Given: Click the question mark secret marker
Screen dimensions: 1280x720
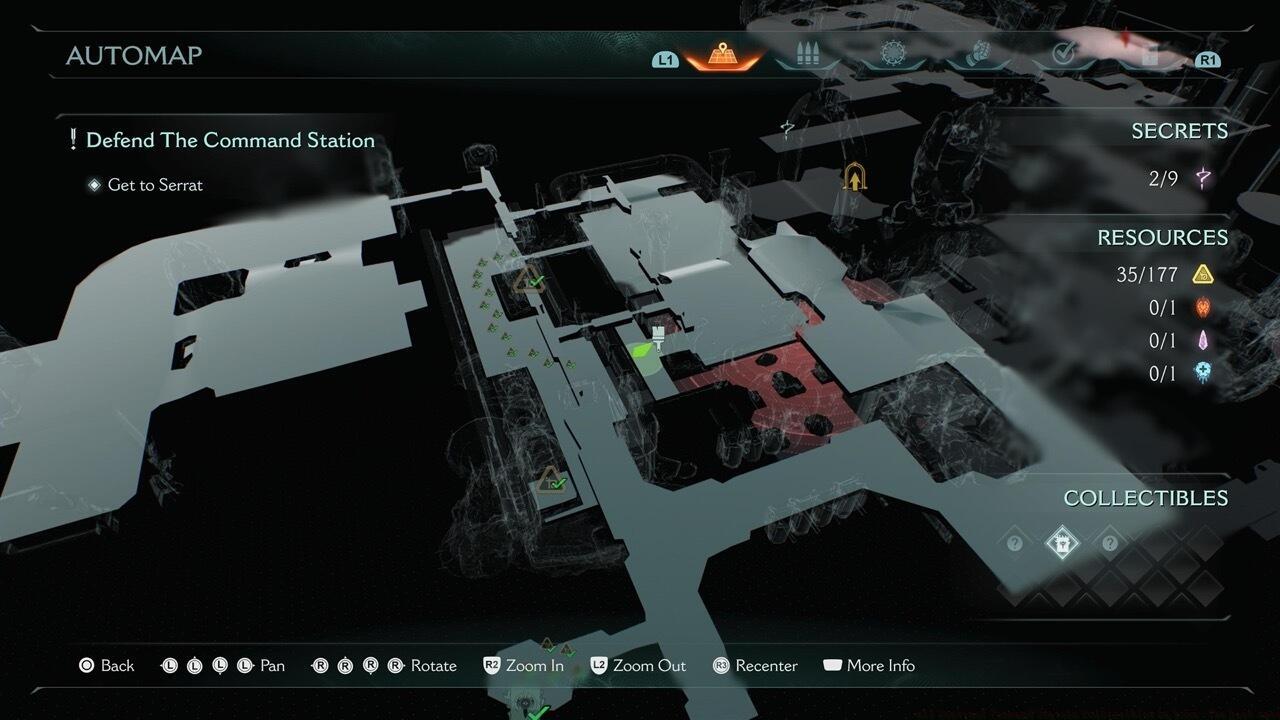Looking at the screenshot, I should [787, 129].
